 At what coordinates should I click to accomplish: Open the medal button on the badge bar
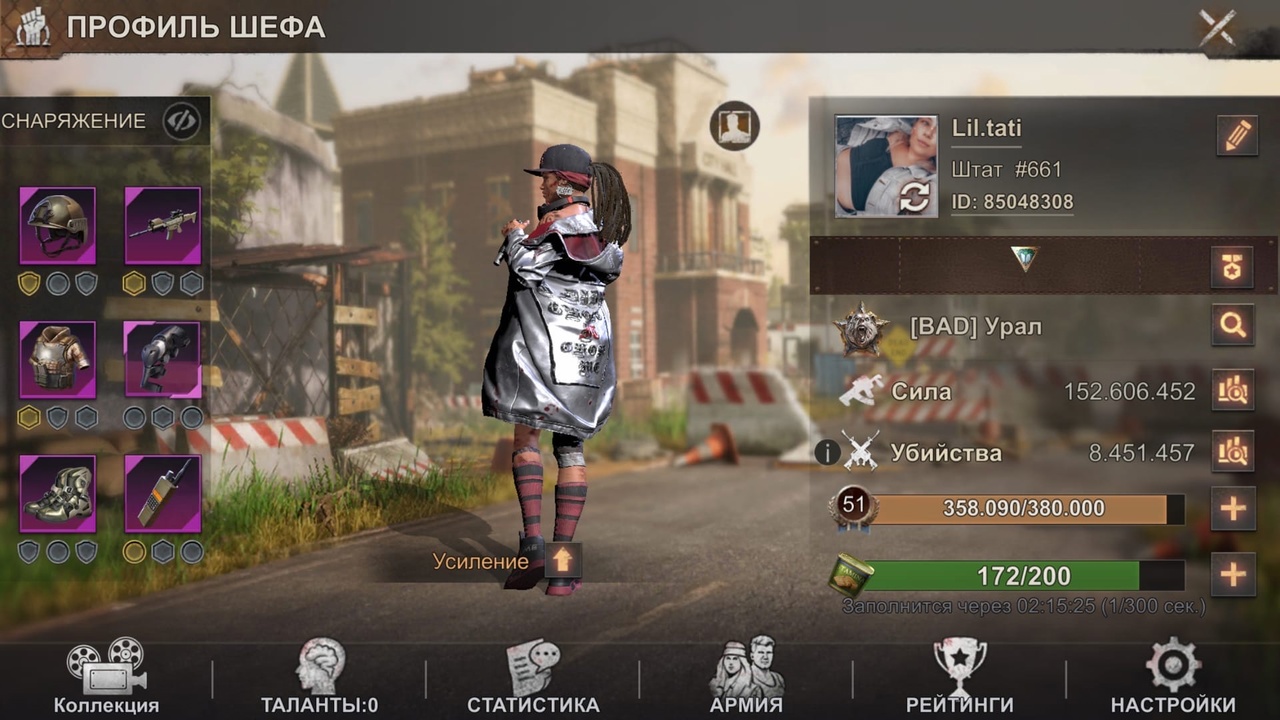pos(1232,266)
